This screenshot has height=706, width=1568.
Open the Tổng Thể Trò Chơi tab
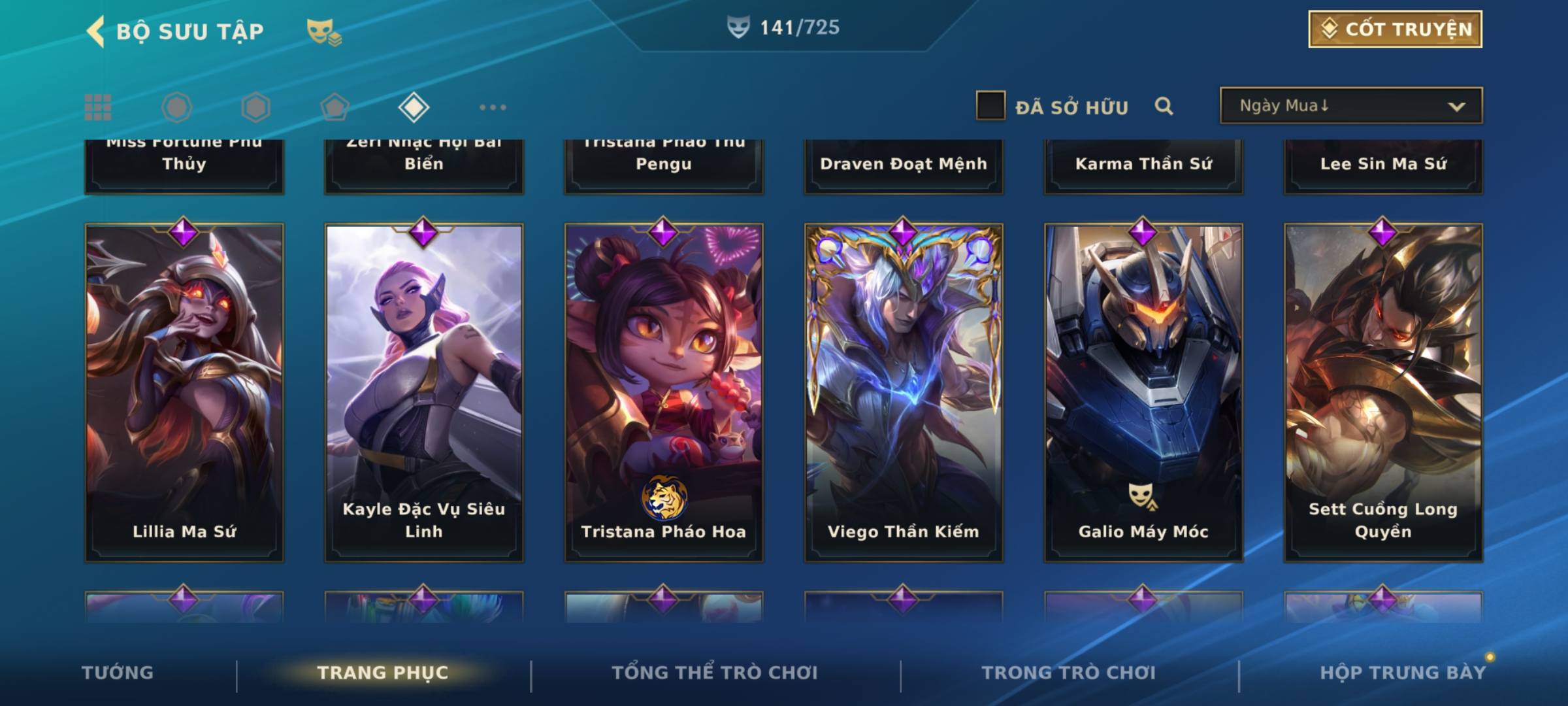coord(715,673)
